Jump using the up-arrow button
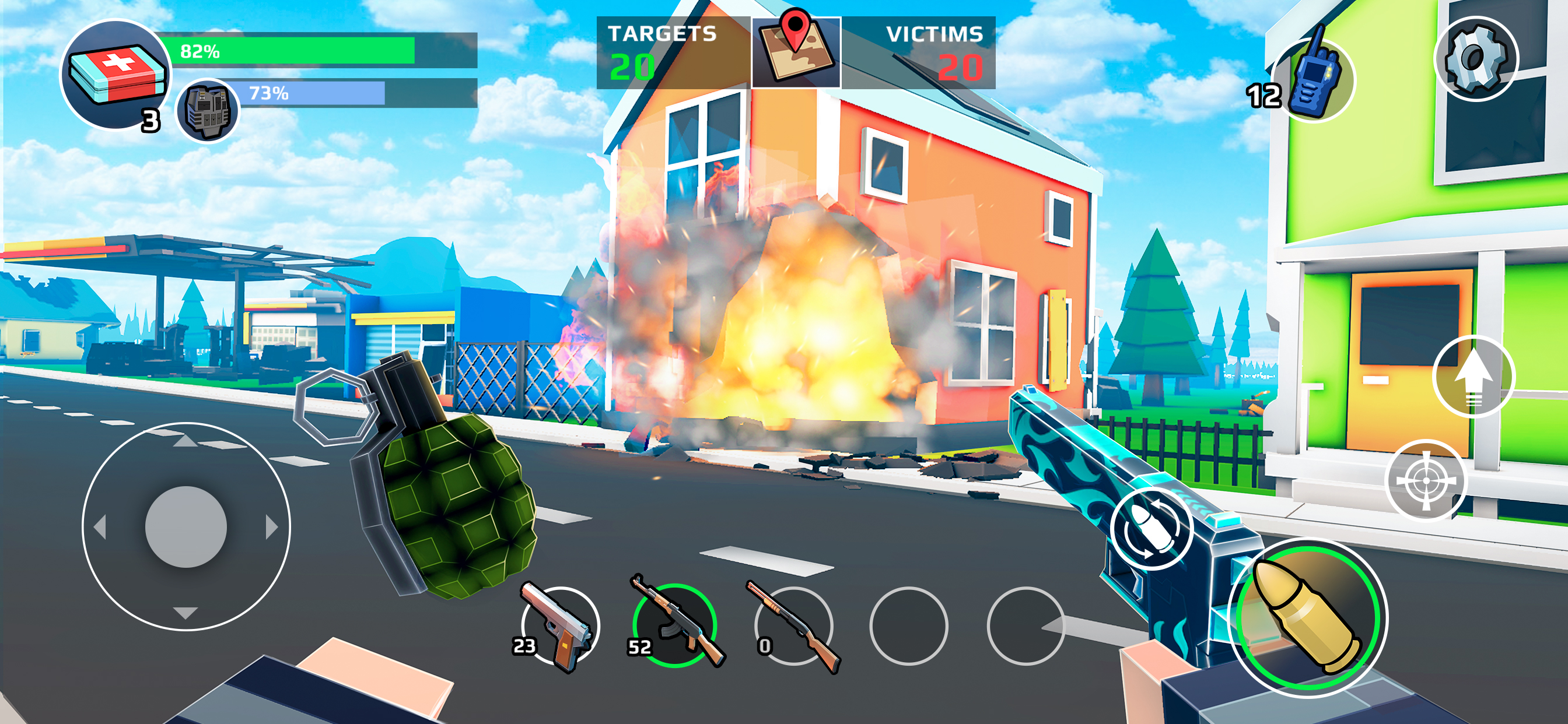1568x724 pixels. point(1473,377)
